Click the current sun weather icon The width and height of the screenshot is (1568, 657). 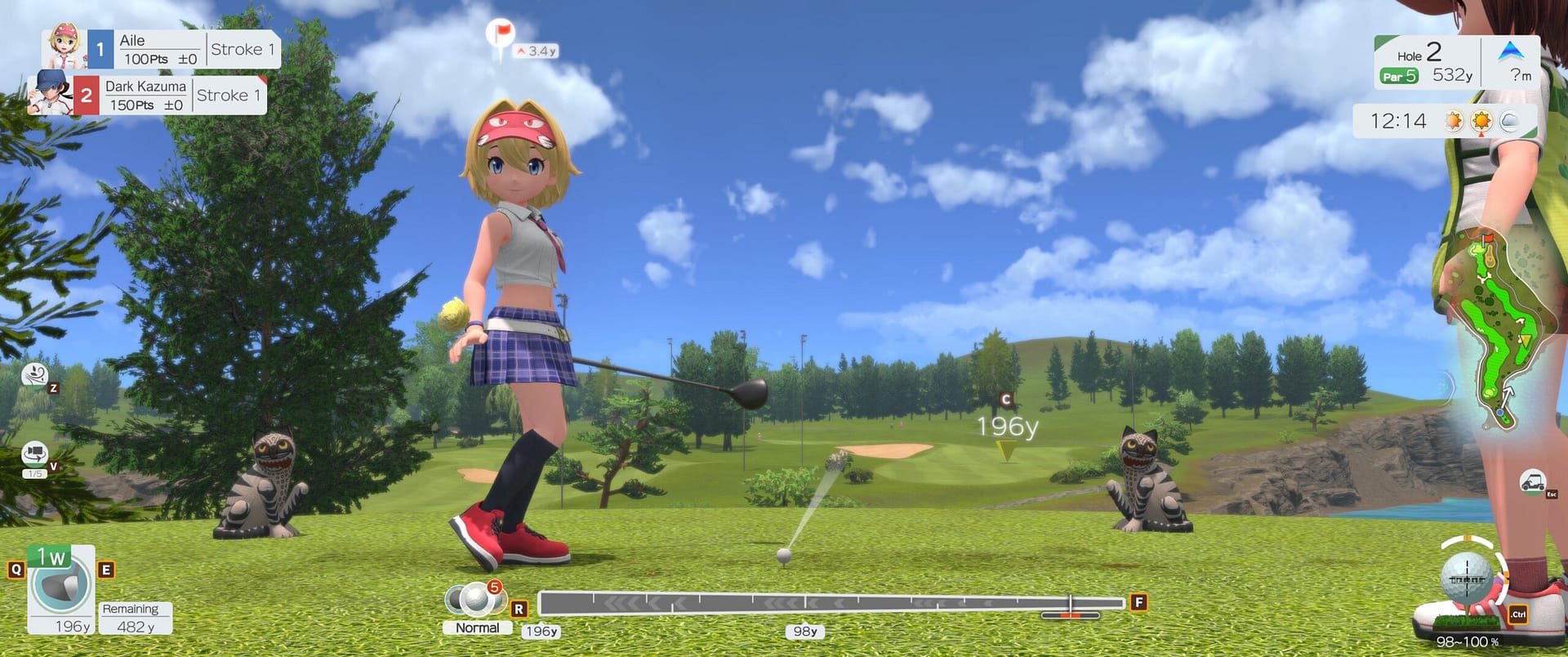(x=1481, y=120)
